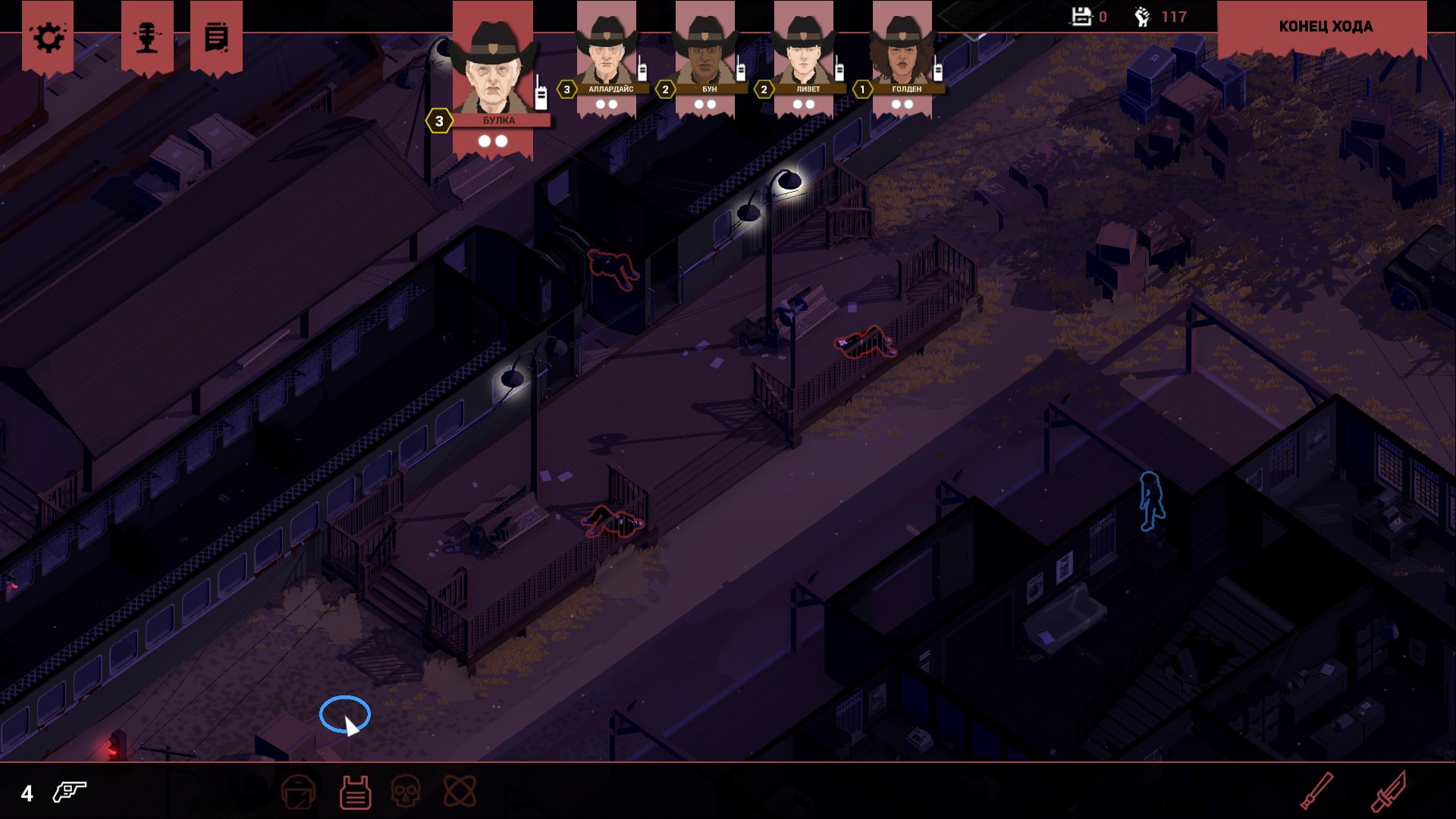Click the microphone banner icon
1456x819 pixels.
146,37
